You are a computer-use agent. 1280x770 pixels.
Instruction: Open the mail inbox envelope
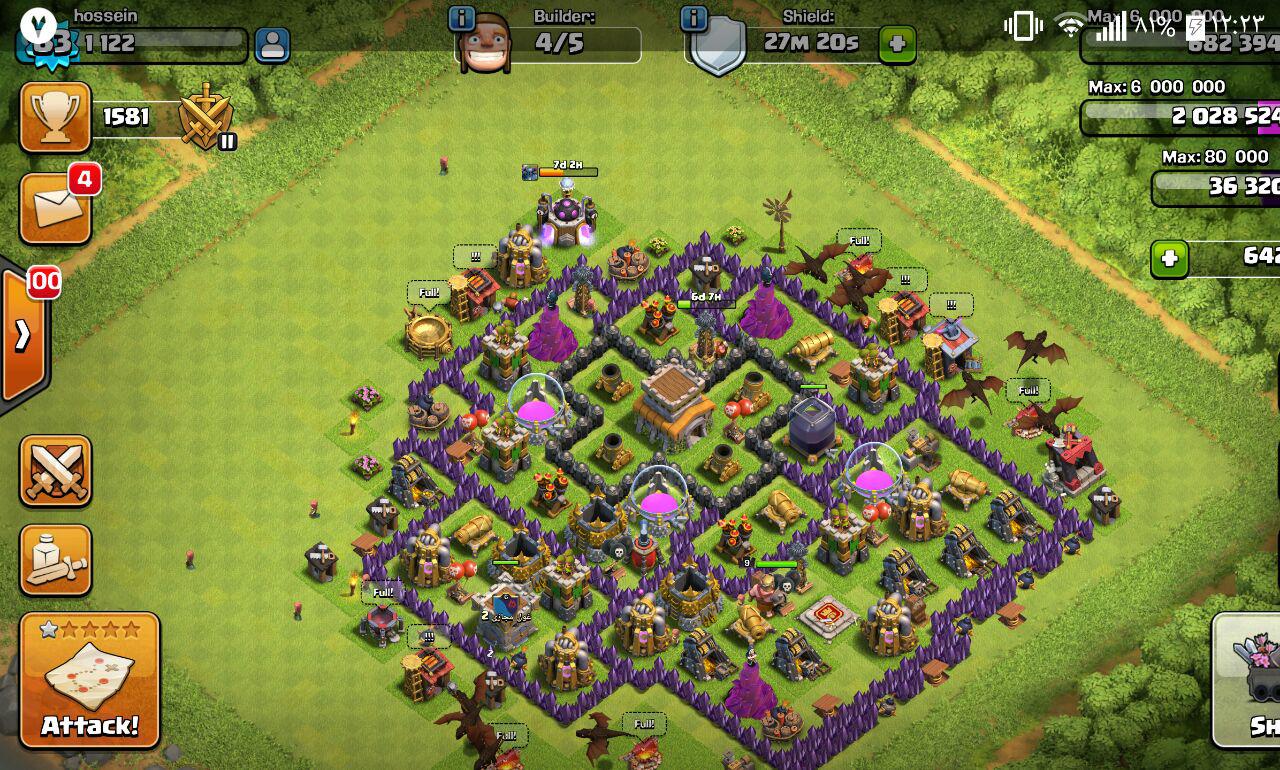click(x=55, y=208)
